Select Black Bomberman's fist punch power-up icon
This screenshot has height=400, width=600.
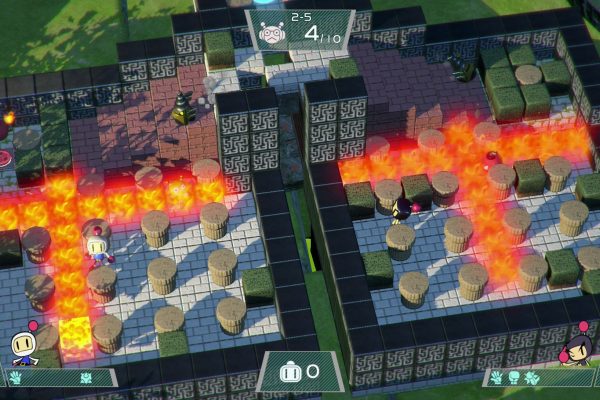[x=514, y=377]
